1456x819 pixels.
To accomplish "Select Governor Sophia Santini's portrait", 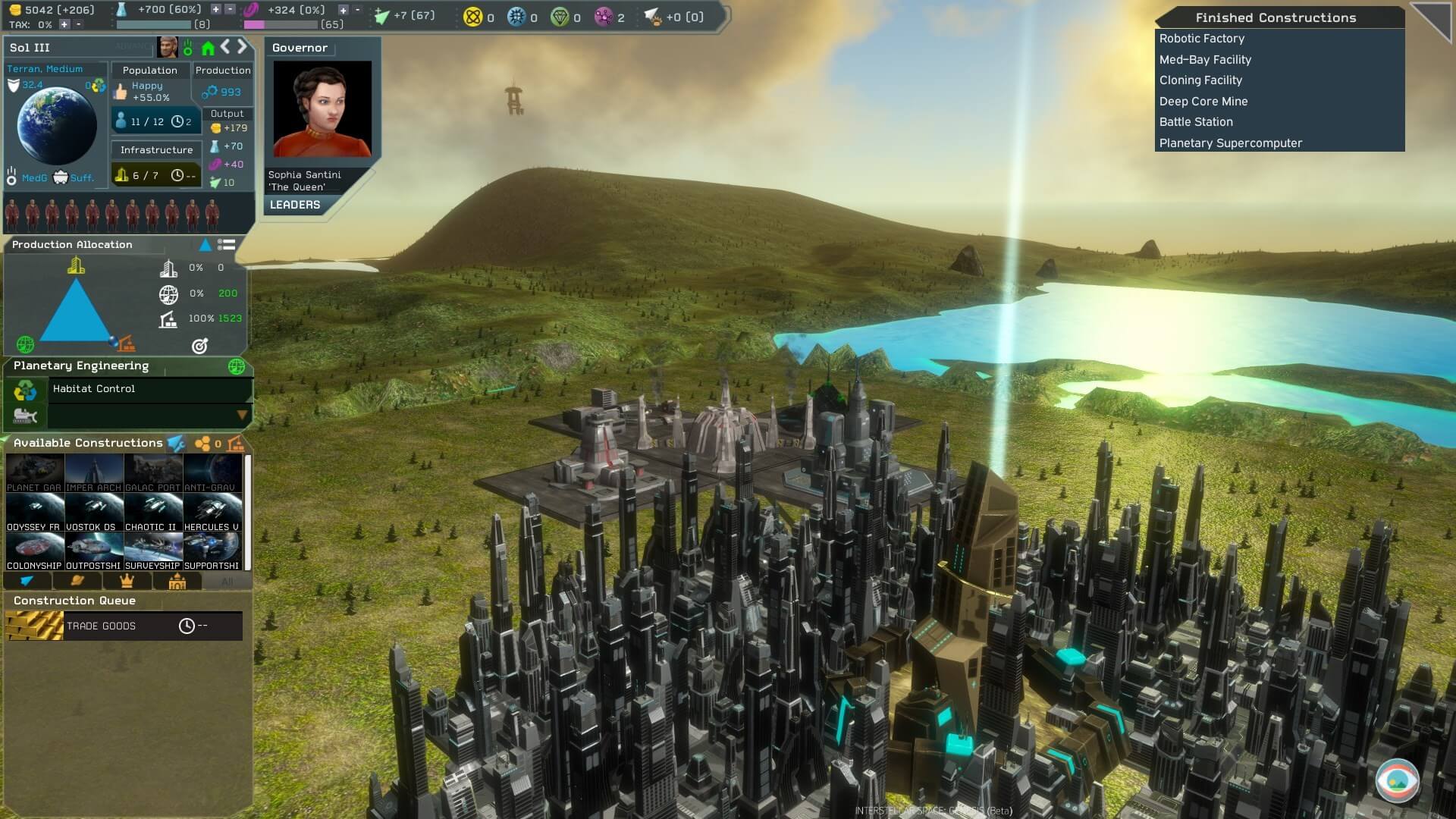I will click(x=322, y=108).
